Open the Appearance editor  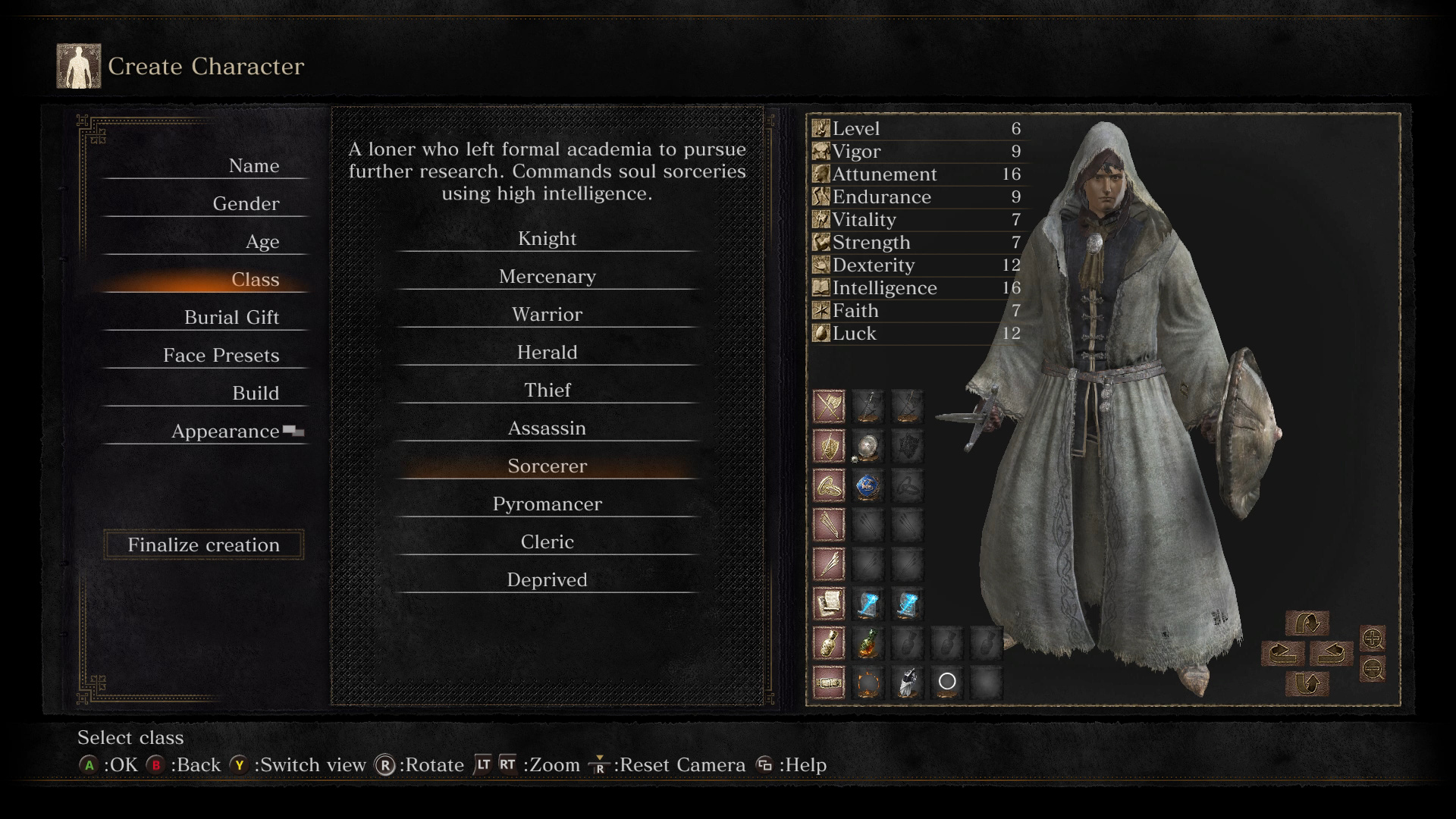(225, 431)
